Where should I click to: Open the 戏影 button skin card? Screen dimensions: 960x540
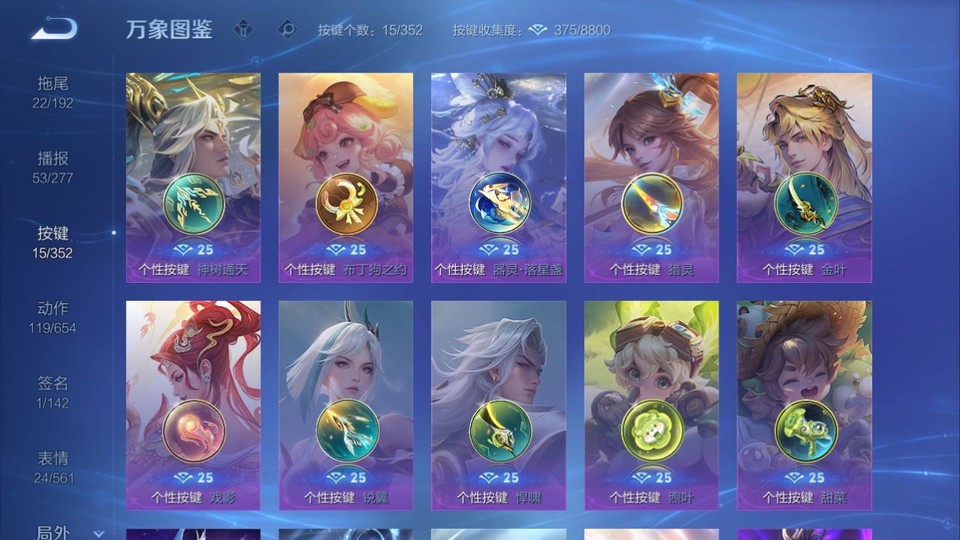pos(193,405)
